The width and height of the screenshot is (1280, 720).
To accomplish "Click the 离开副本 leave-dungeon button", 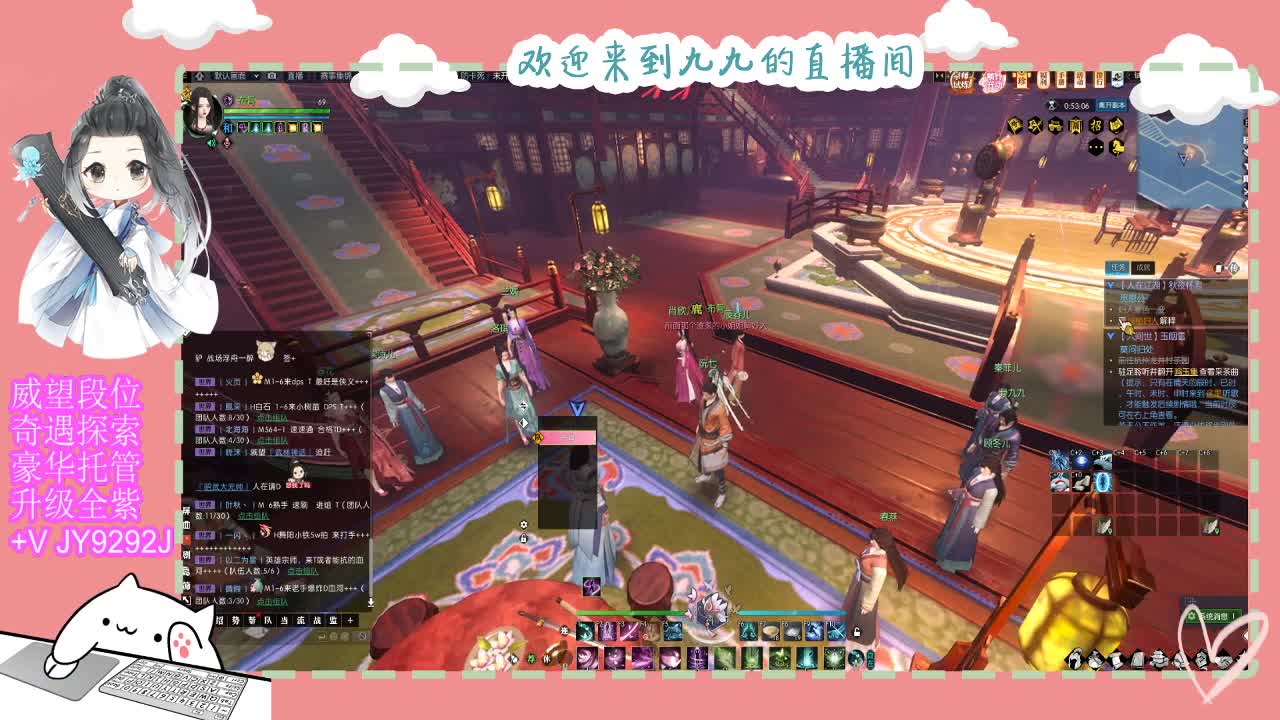I will [1112, 104].
